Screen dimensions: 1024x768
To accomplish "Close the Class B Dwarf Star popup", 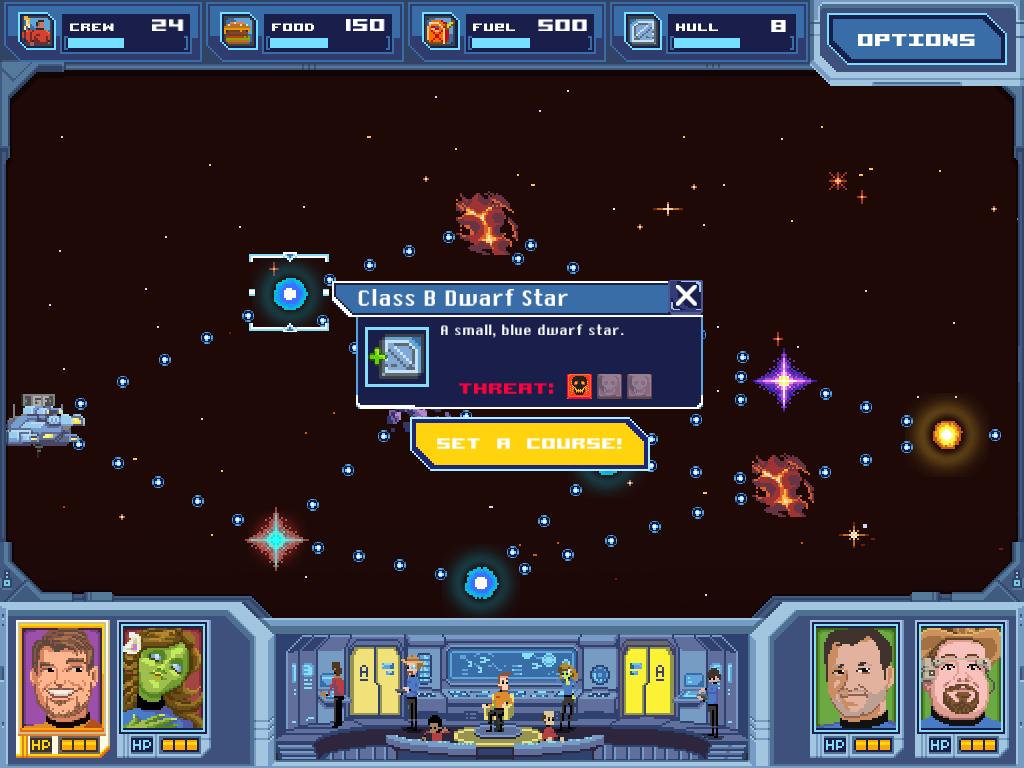I will coord(686,296).
